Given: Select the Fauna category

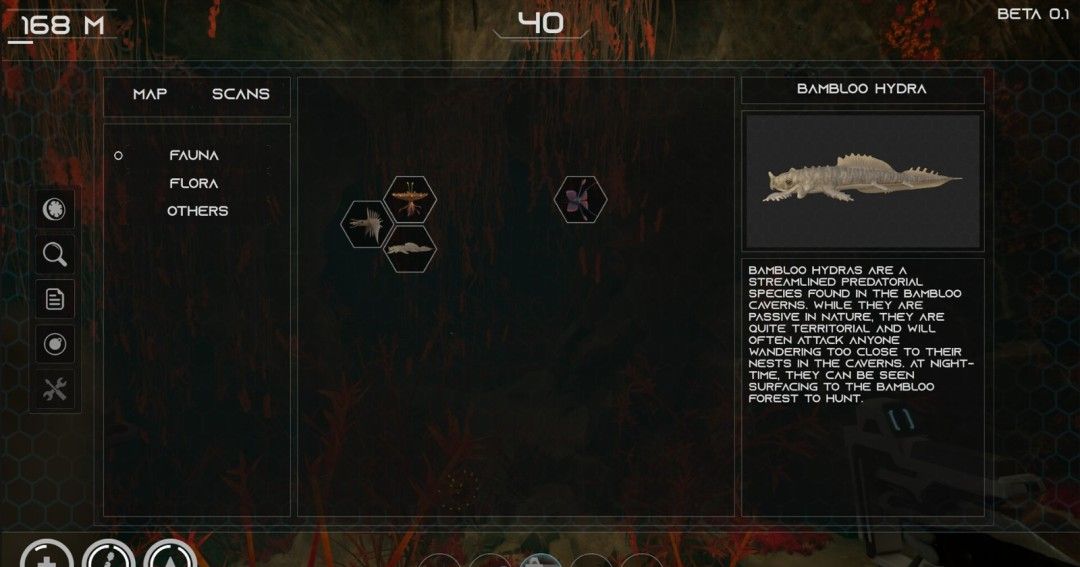Looking at the screenshot, I should 194,155.
